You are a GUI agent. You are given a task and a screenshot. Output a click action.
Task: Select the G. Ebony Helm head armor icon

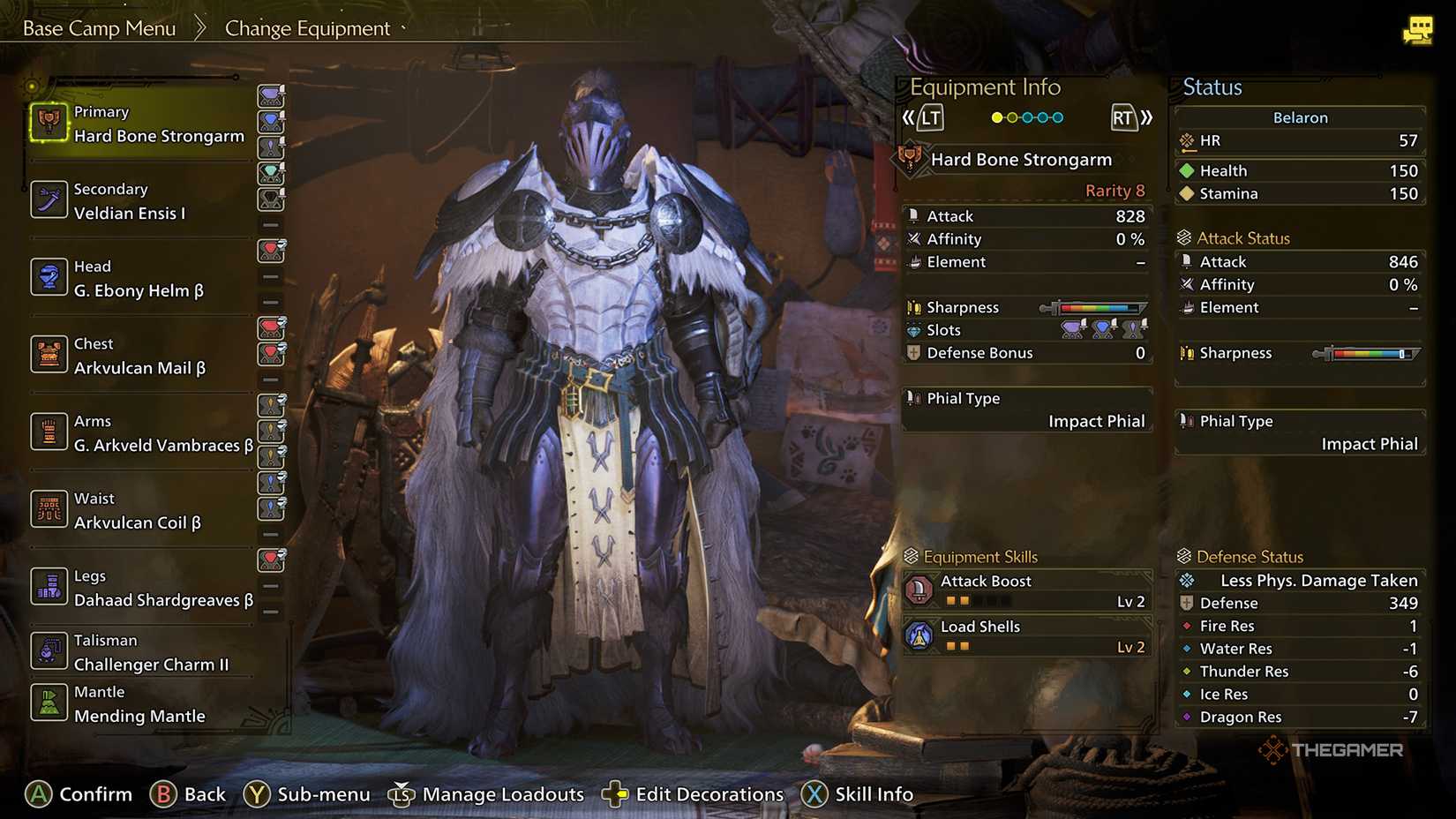click(49, 277)
